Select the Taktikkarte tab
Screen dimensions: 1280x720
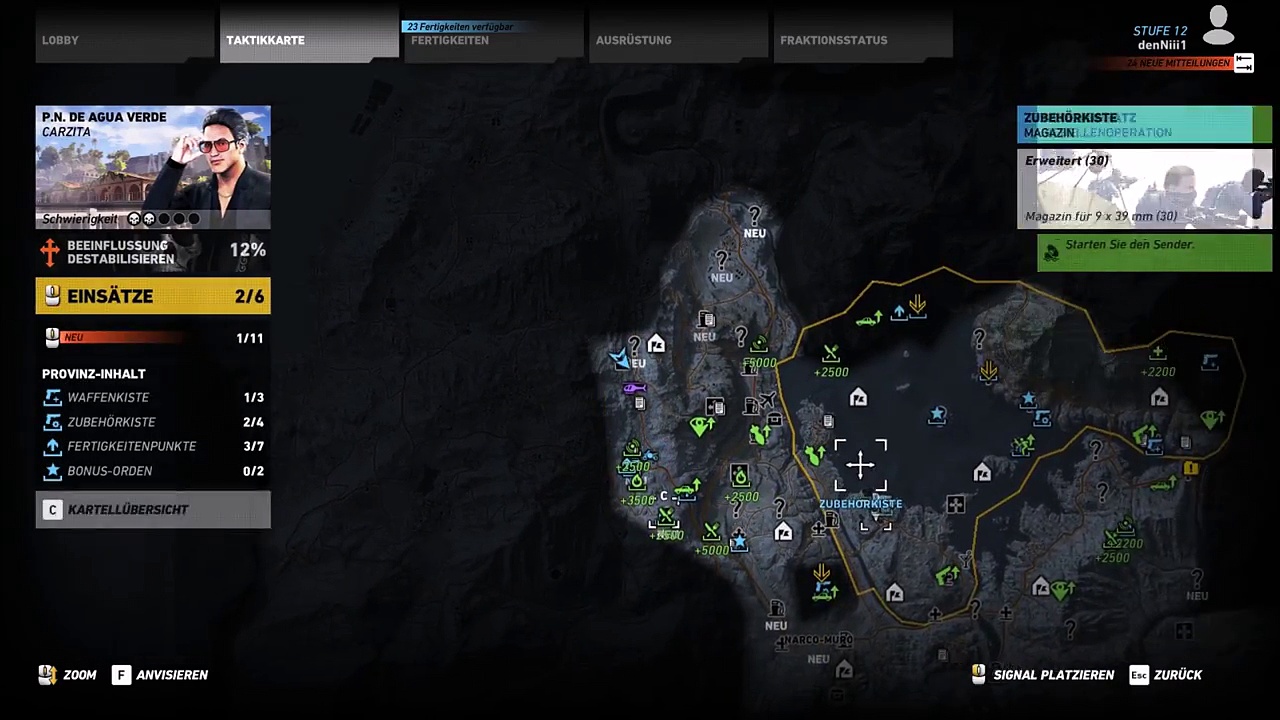pos(309,37)
